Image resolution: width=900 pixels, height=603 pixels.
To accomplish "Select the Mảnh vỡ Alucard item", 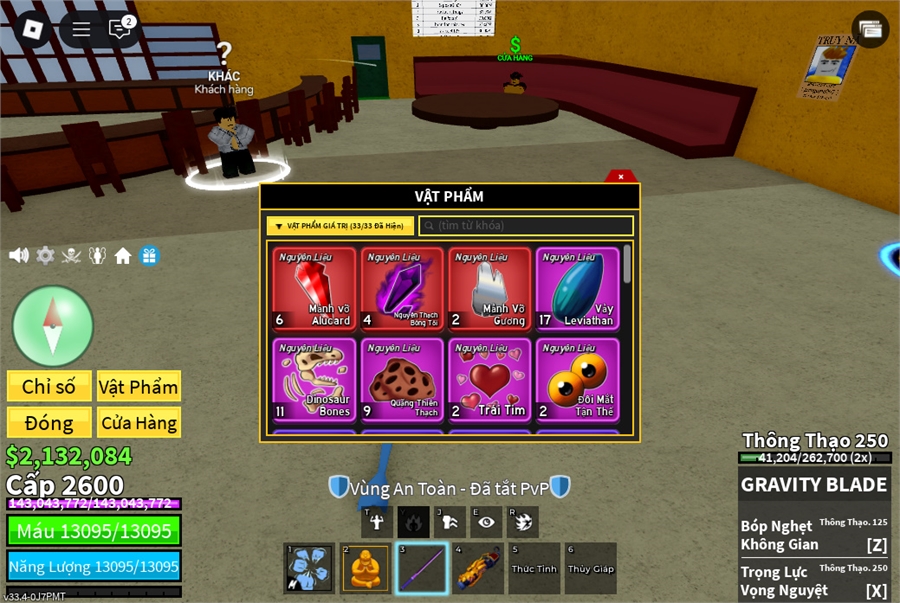I will [314, 289].
